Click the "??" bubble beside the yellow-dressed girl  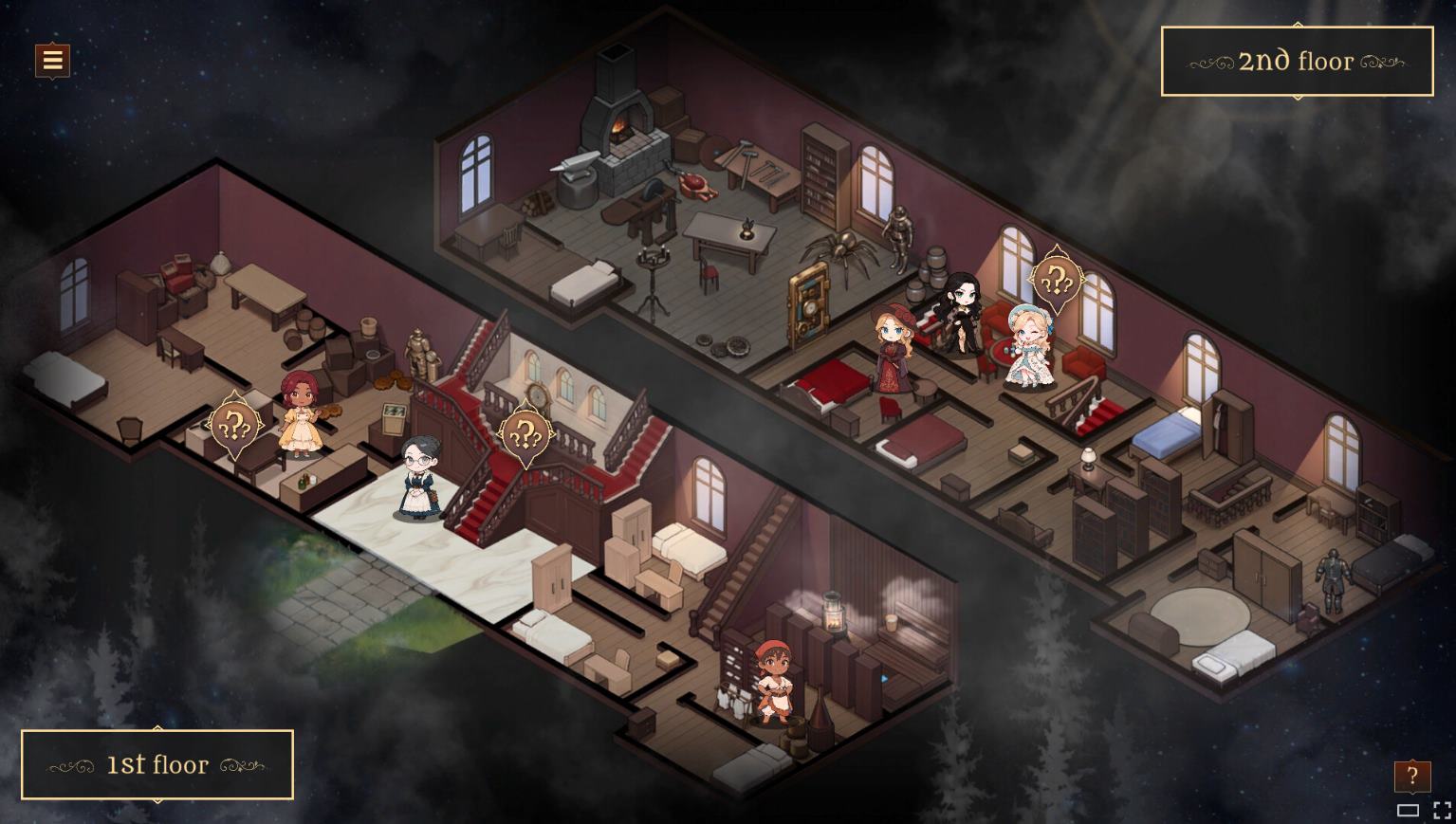tap(235, 423)
